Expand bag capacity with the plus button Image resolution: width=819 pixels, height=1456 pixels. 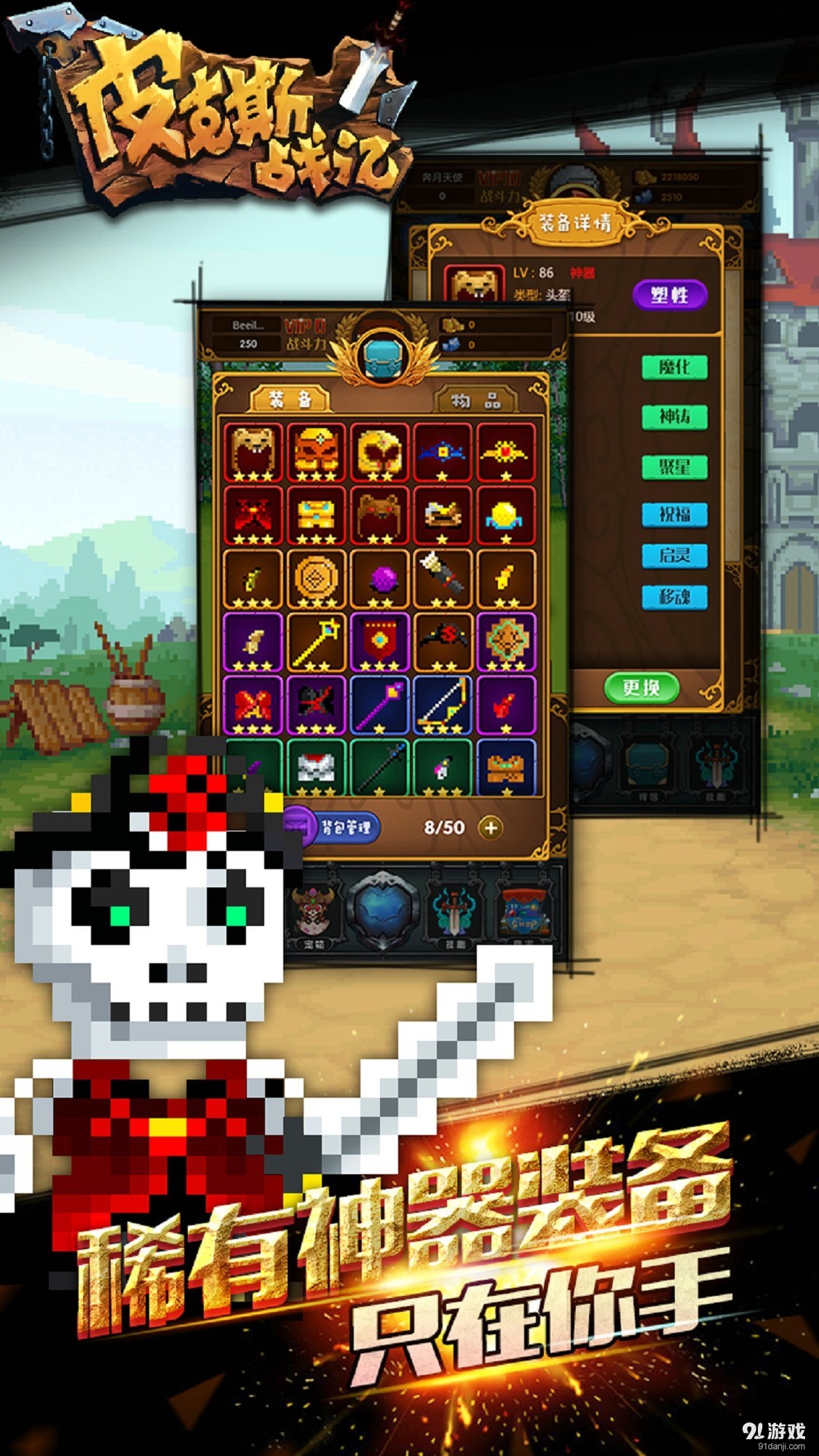pos(491,828)
